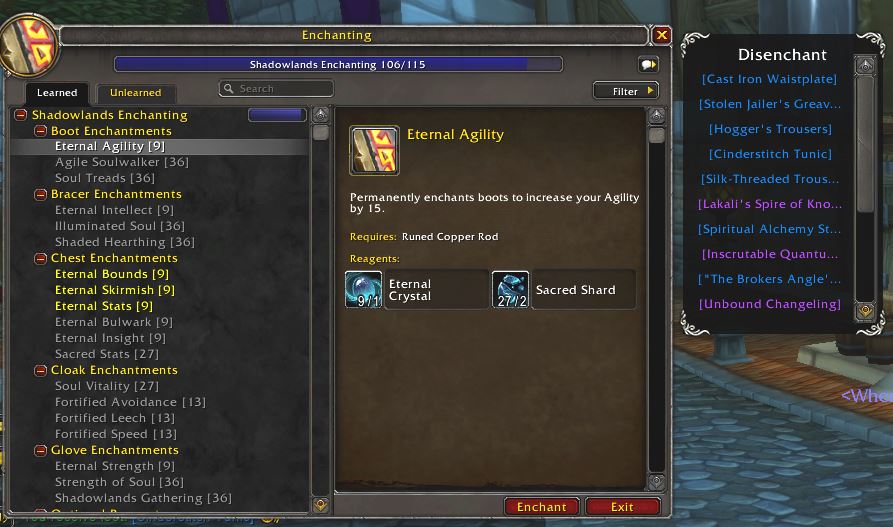Click the Exit button

pos(622,507)
